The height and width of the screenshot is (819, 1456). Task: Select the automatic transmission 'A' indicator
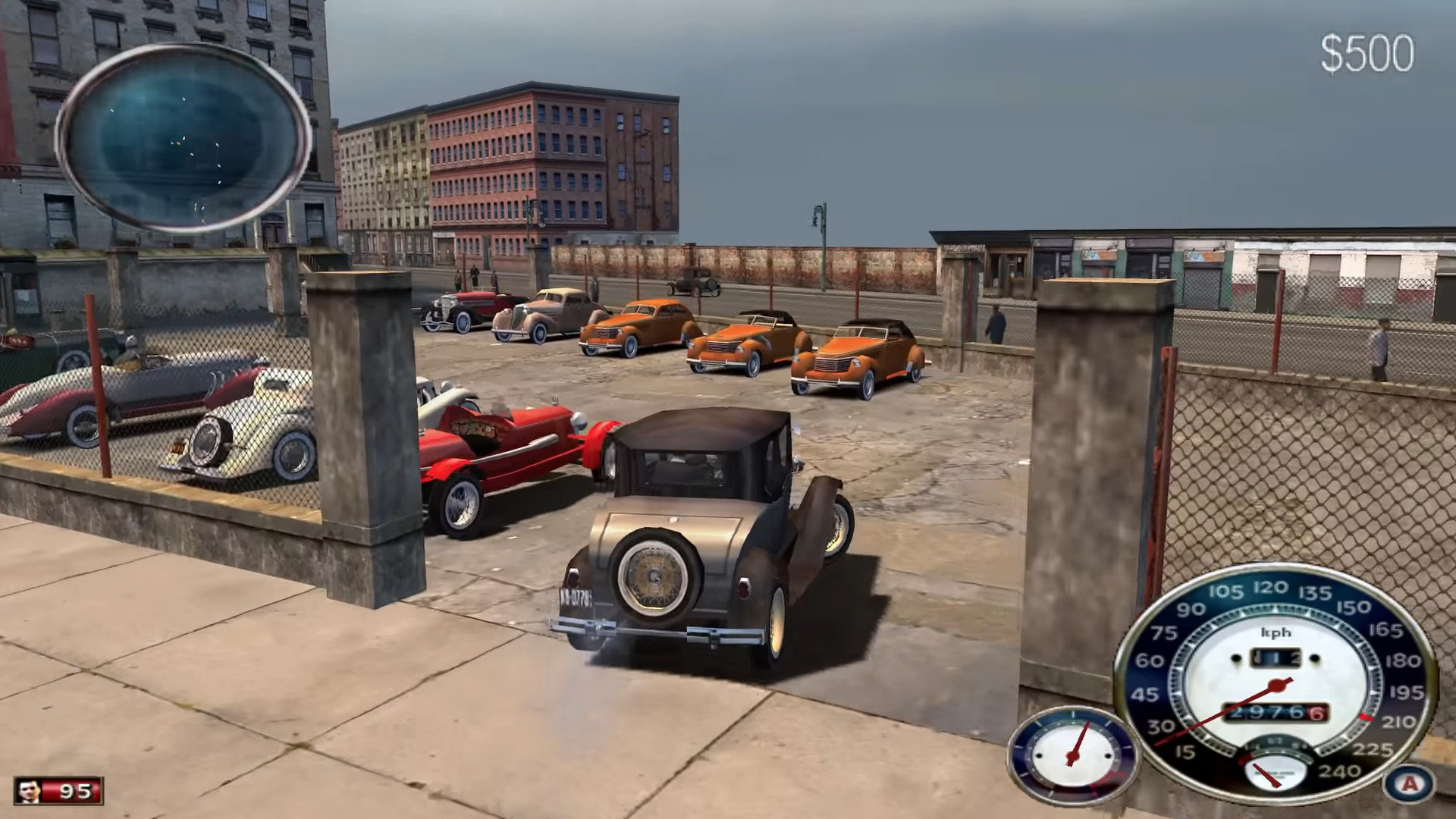1410,784
